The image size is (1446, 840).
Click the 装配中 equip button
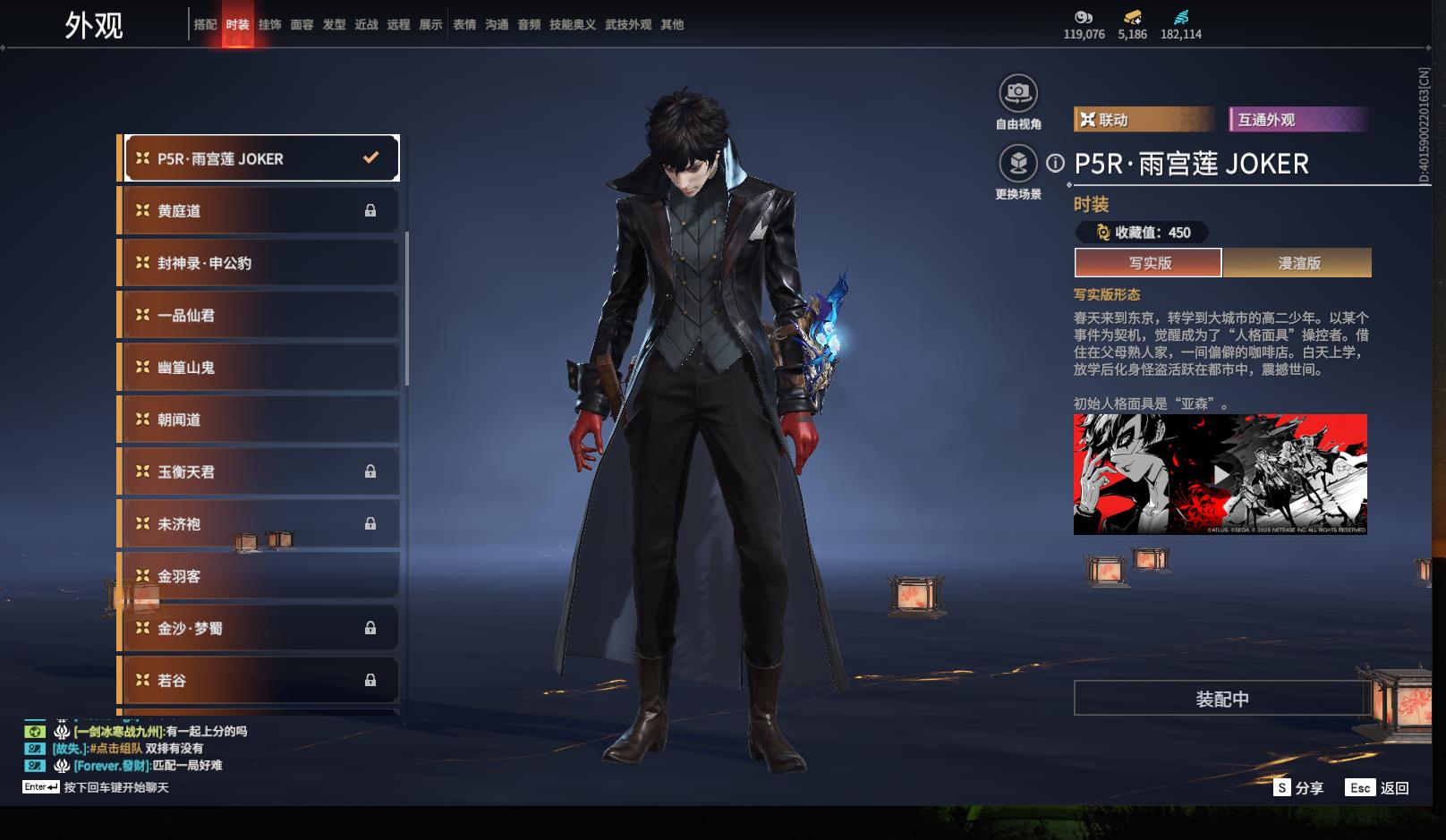[x=1221, y=699]
